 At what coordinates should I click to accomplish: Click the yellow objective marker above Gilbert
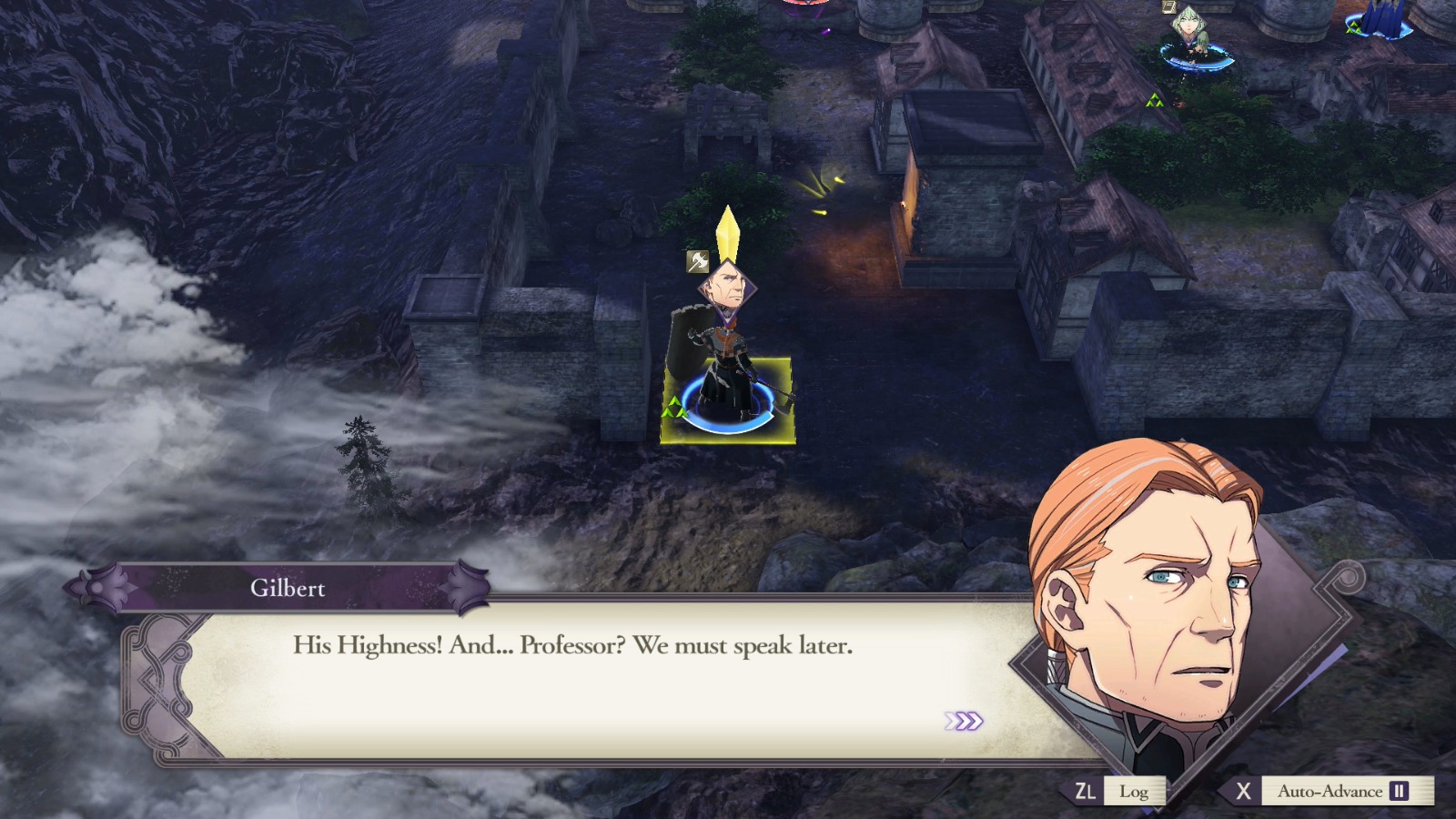click(728, 232)
